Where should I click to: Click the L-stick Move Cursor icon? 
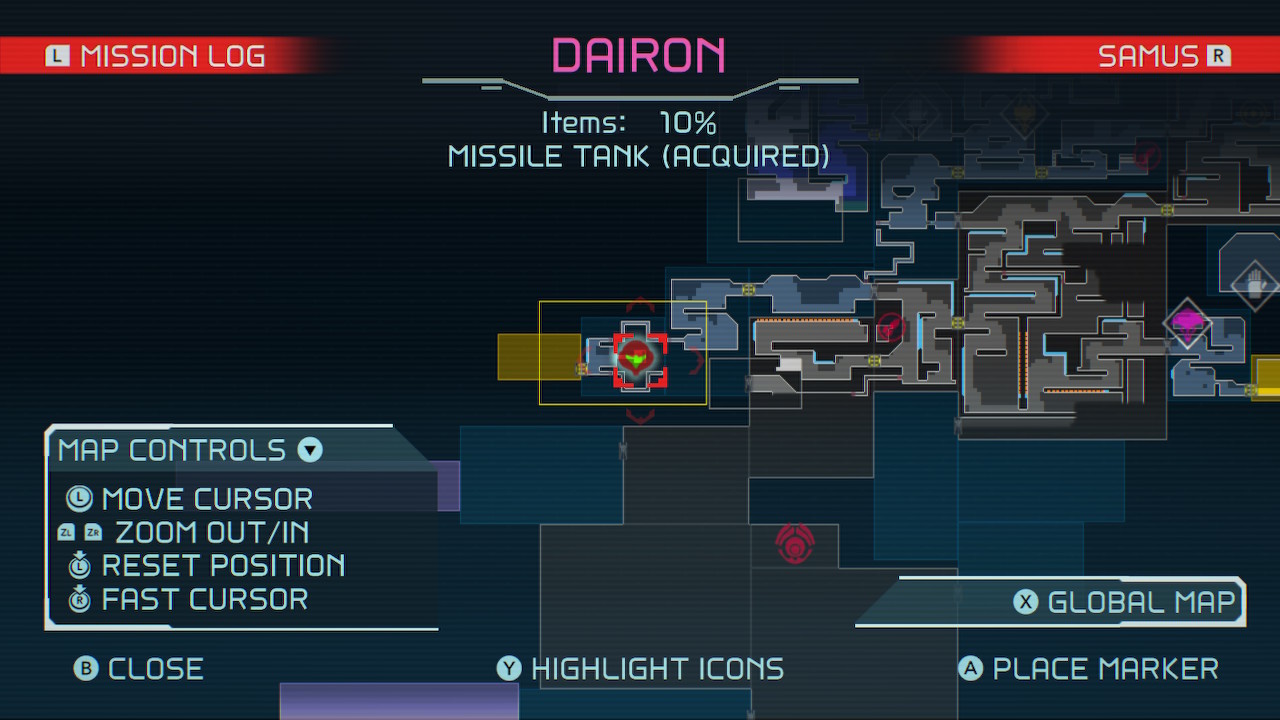click(78, 499)
